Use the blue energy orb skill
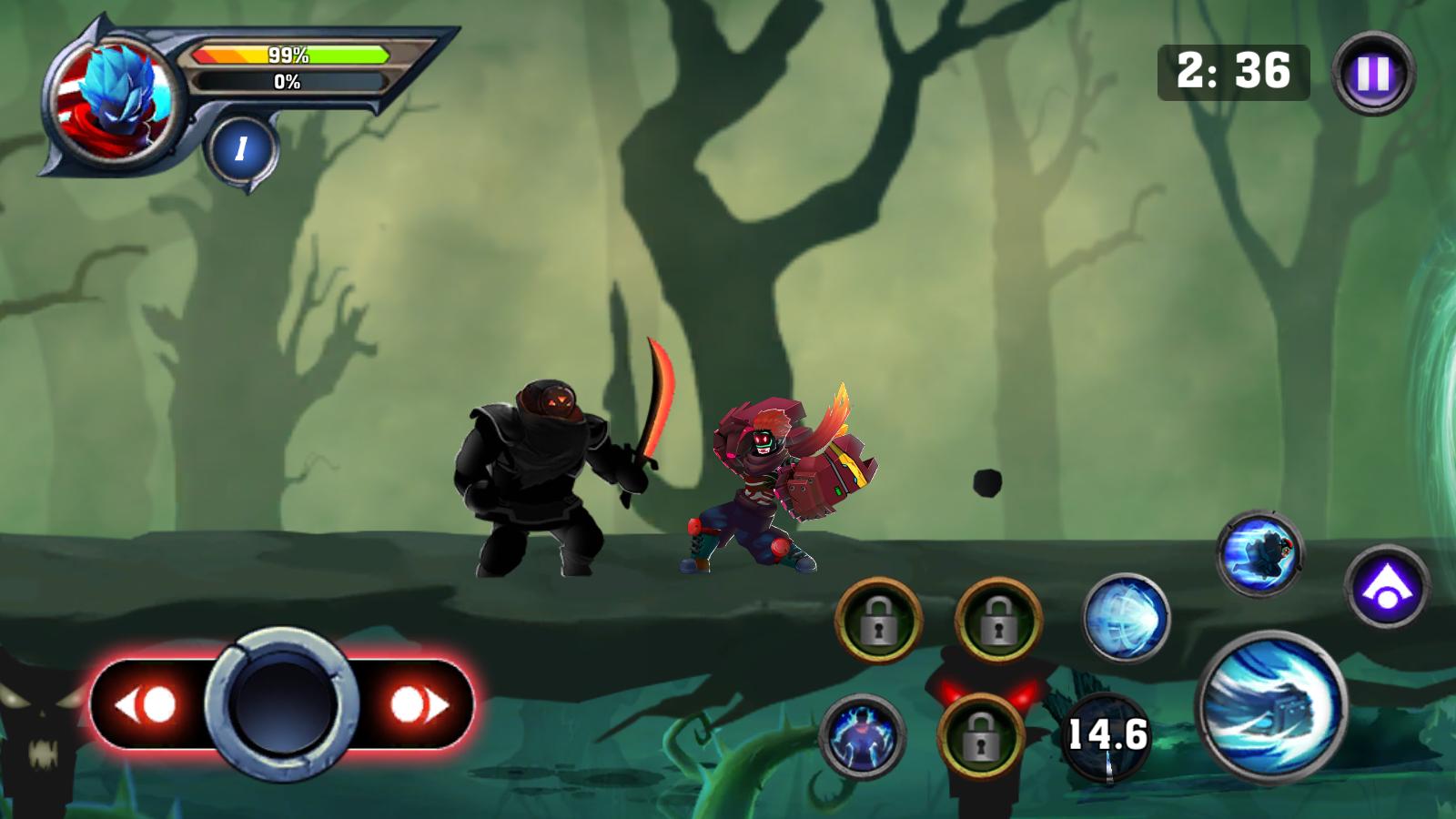 pos(1126,617)
